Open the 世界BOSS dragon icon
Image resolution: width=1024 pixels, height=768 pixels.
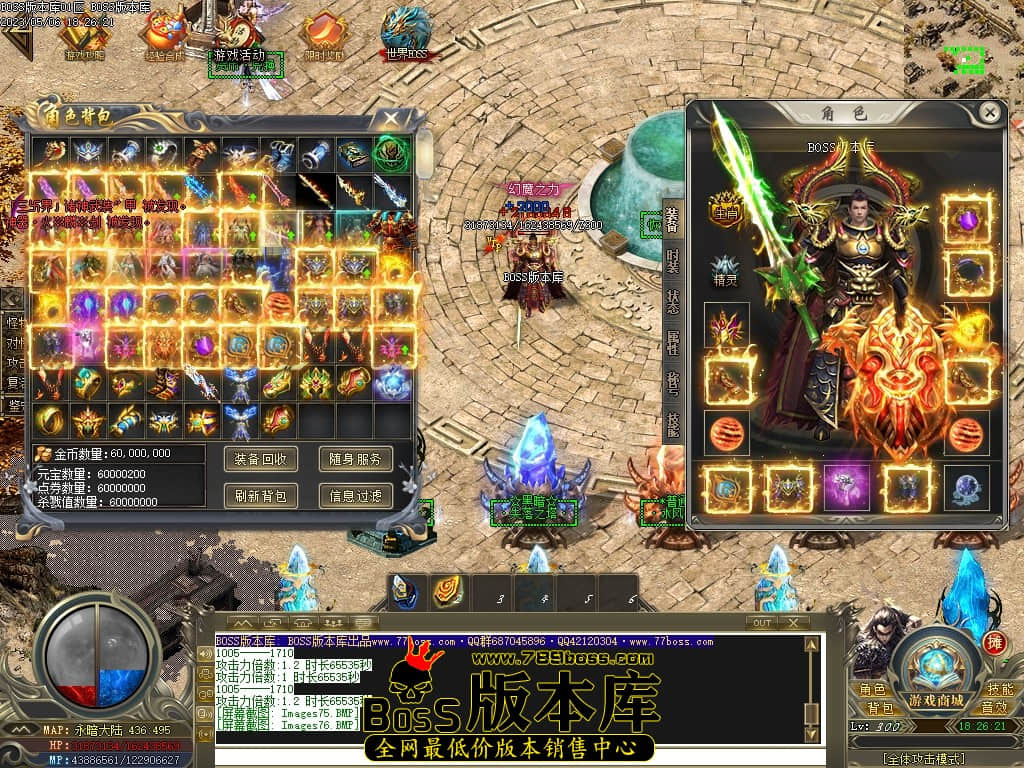pyautogui.click(x=409, y=34)
